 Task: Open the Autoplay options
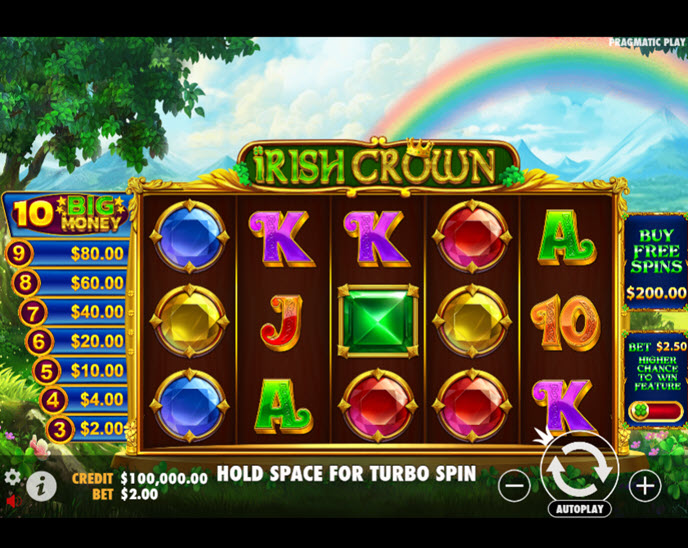(x=579, y=509)
